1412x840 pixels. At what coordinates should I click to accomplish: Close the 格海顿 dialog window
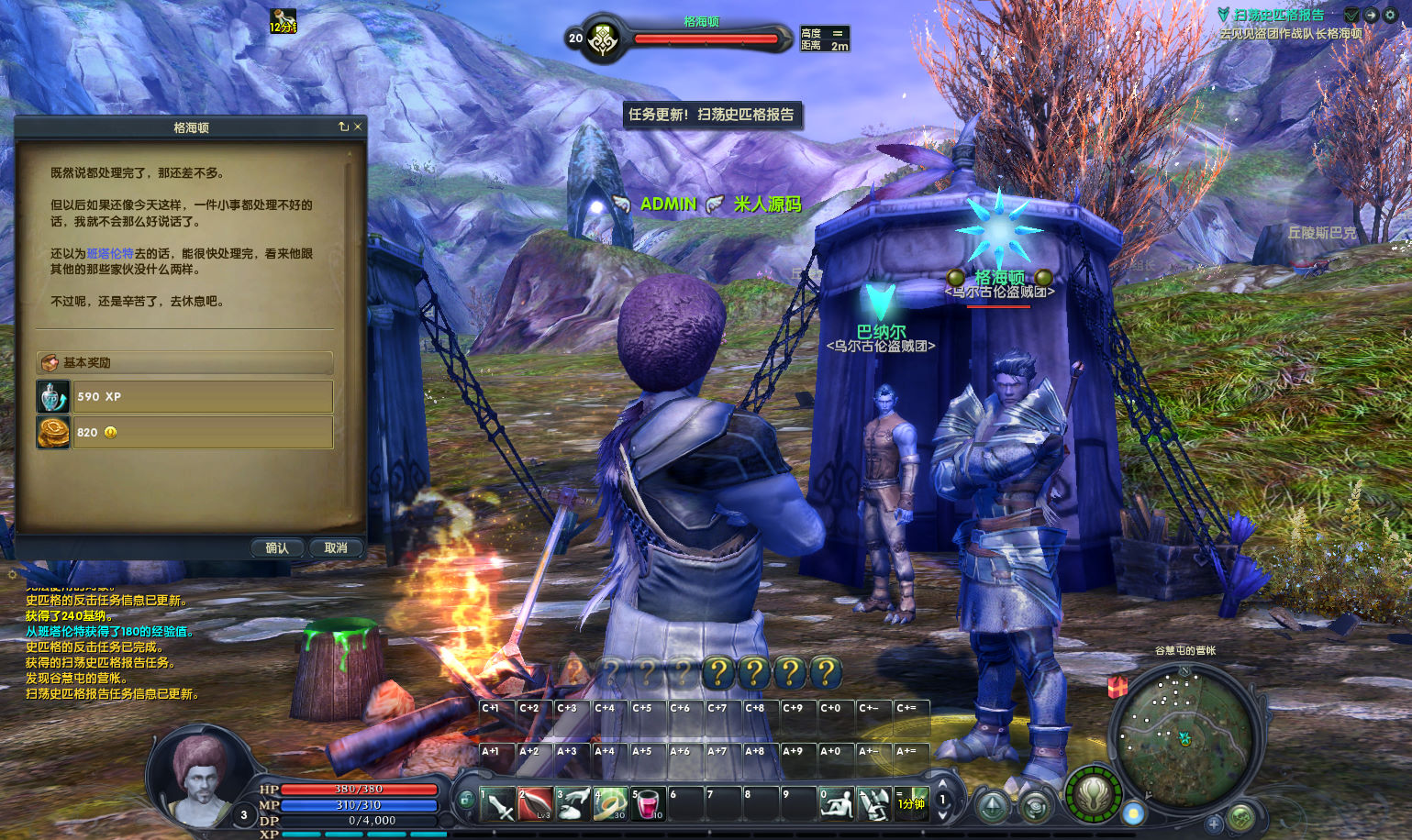coord(358,127)
